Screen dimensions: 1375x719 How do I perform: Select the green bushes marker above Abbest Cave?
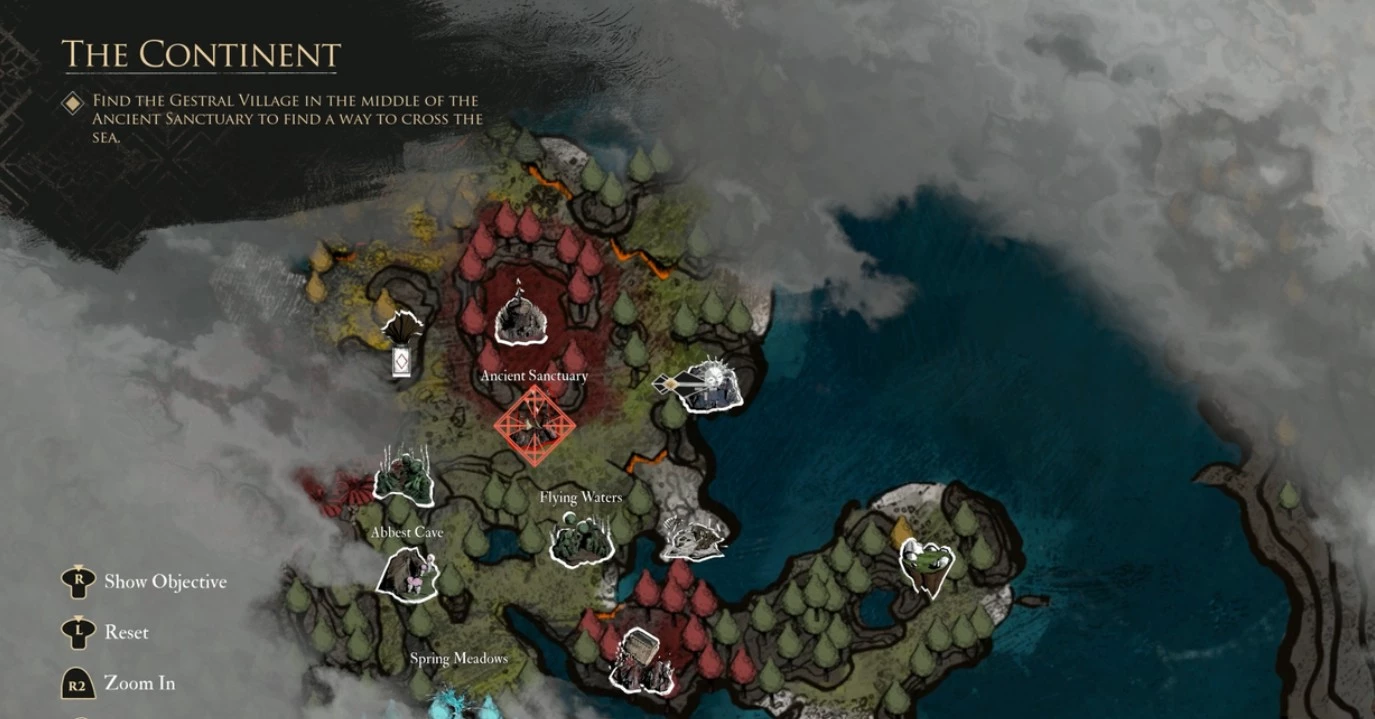404,477
